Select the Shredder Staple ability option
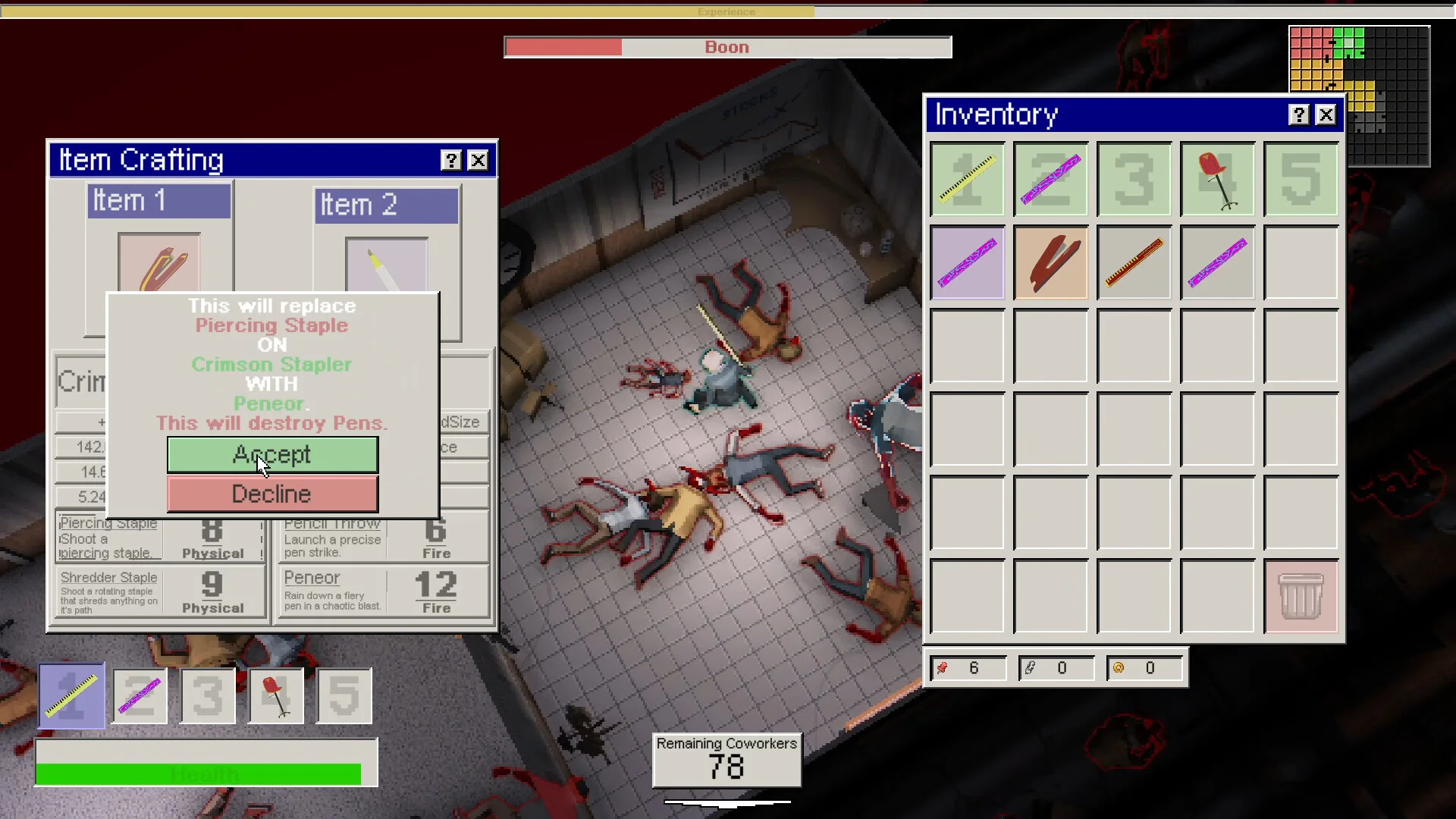Image resolution: width=1456 pixels, height=819 pixels. [x=160, y=592]
